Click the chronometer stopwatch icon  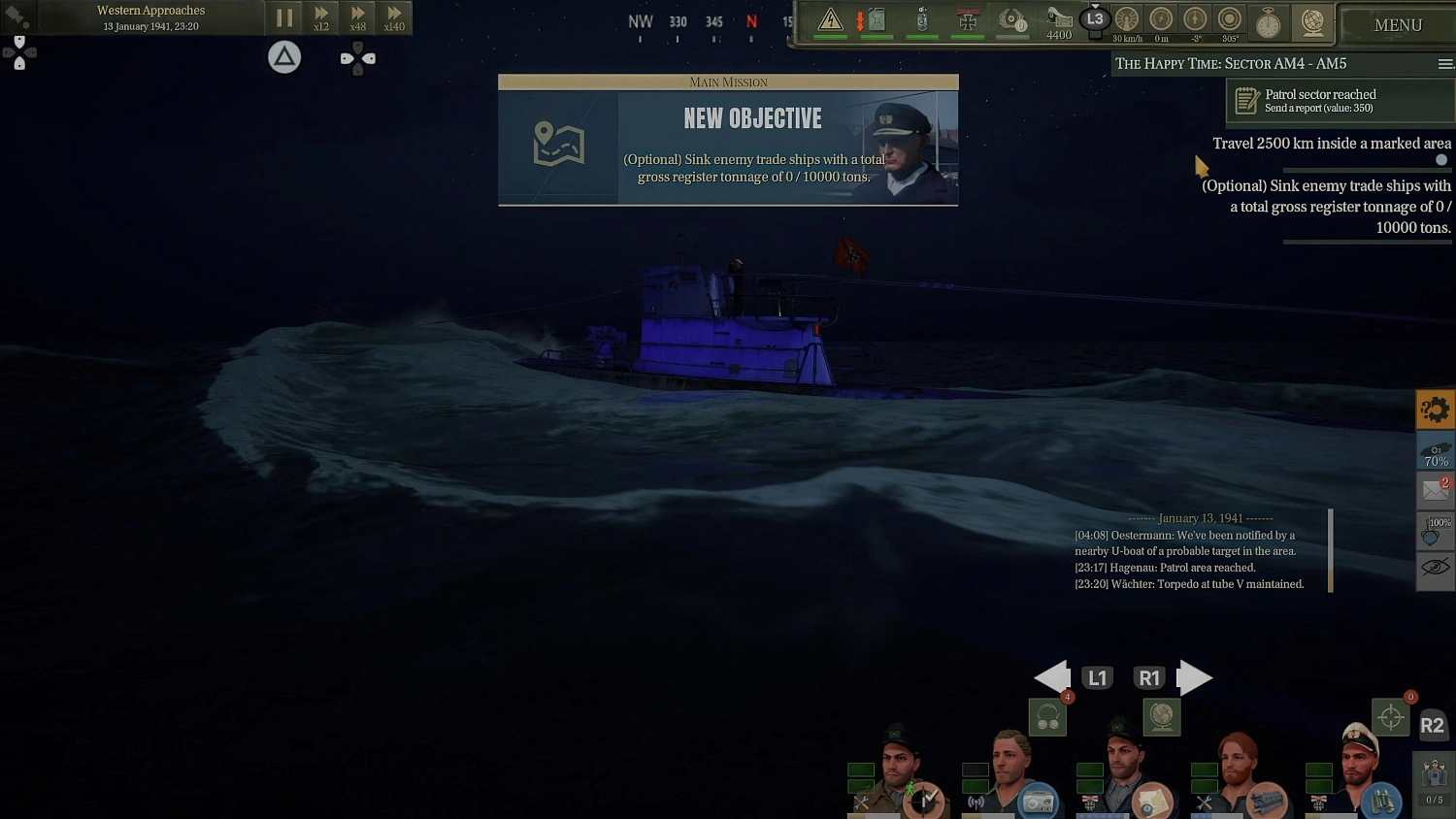pyautogui.click(x=1269, y=24)
